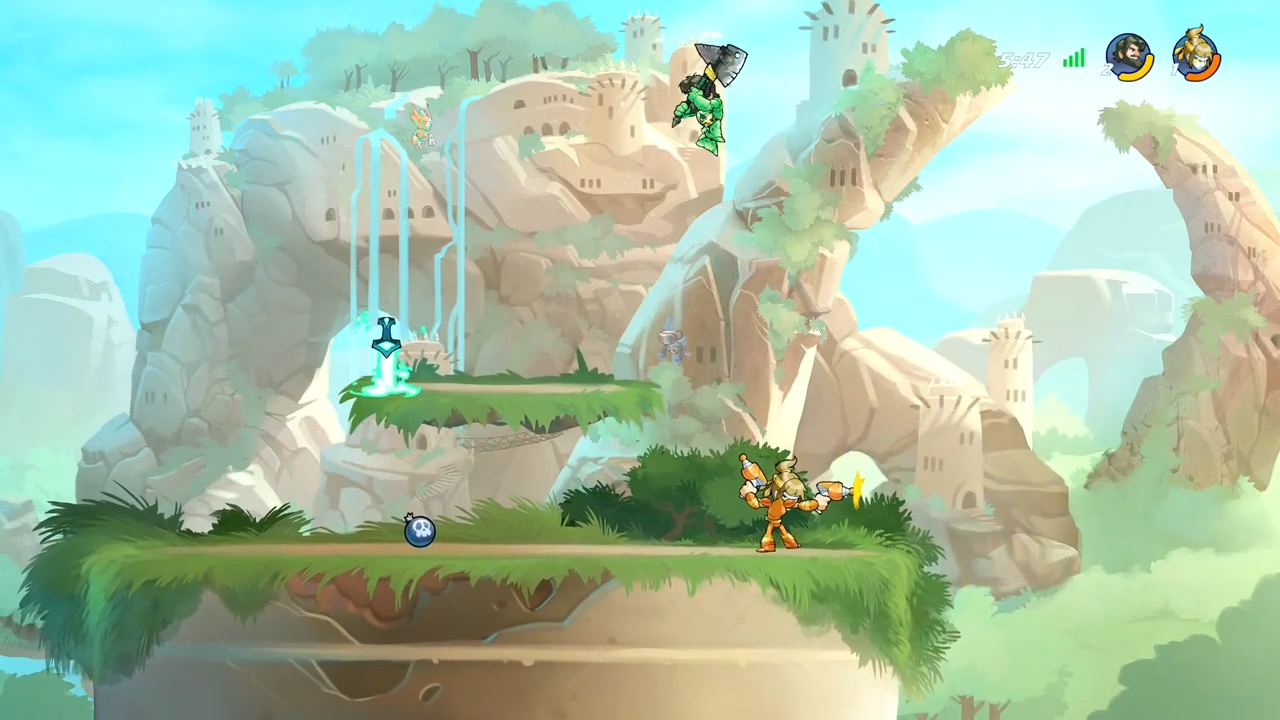Click the small blue figure in the ruins
1280x720 pixels.
tap(670, 345)
